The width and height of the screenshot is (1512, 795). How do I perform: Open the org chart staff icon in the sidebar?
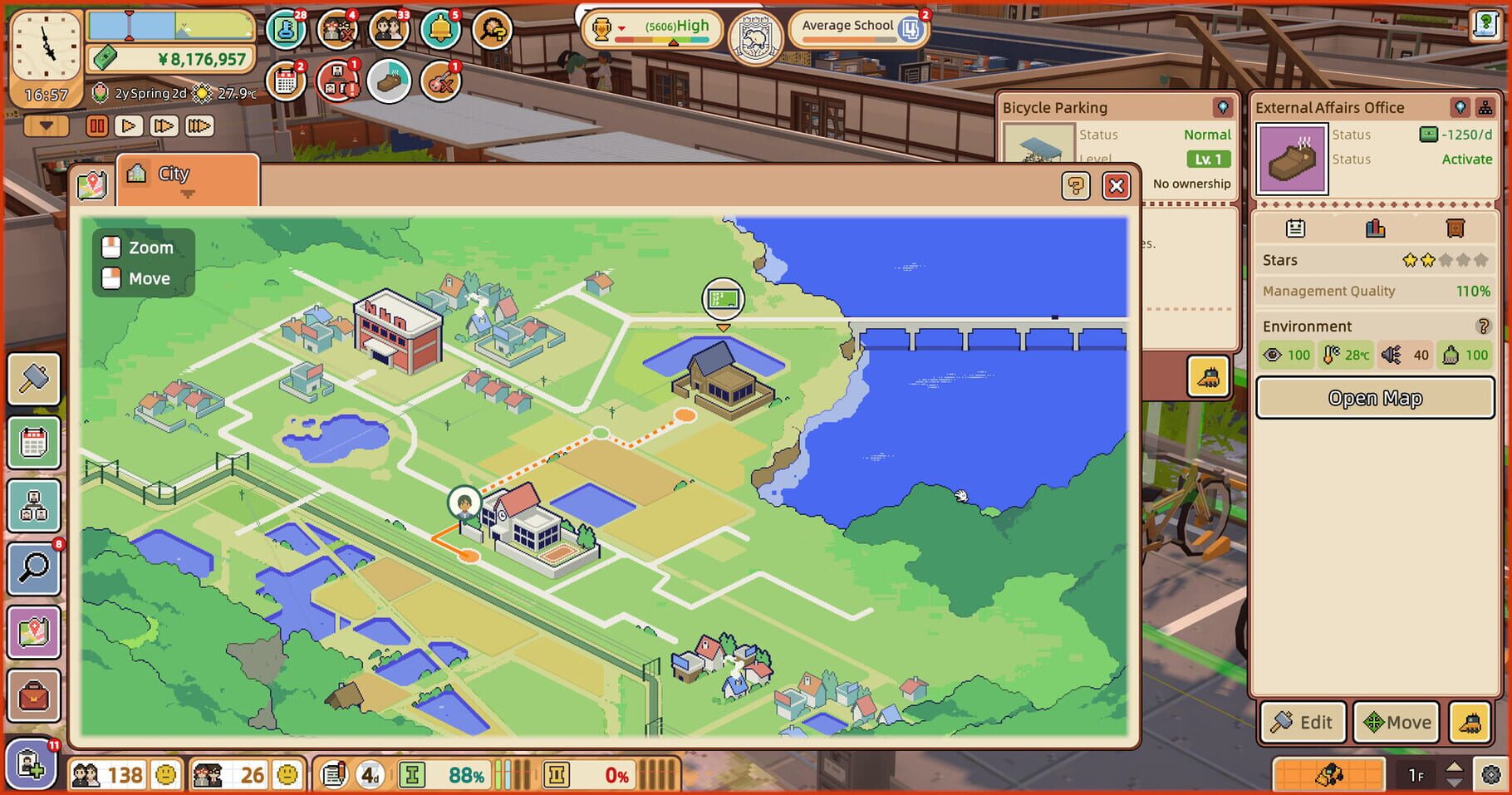pos(33,506)
